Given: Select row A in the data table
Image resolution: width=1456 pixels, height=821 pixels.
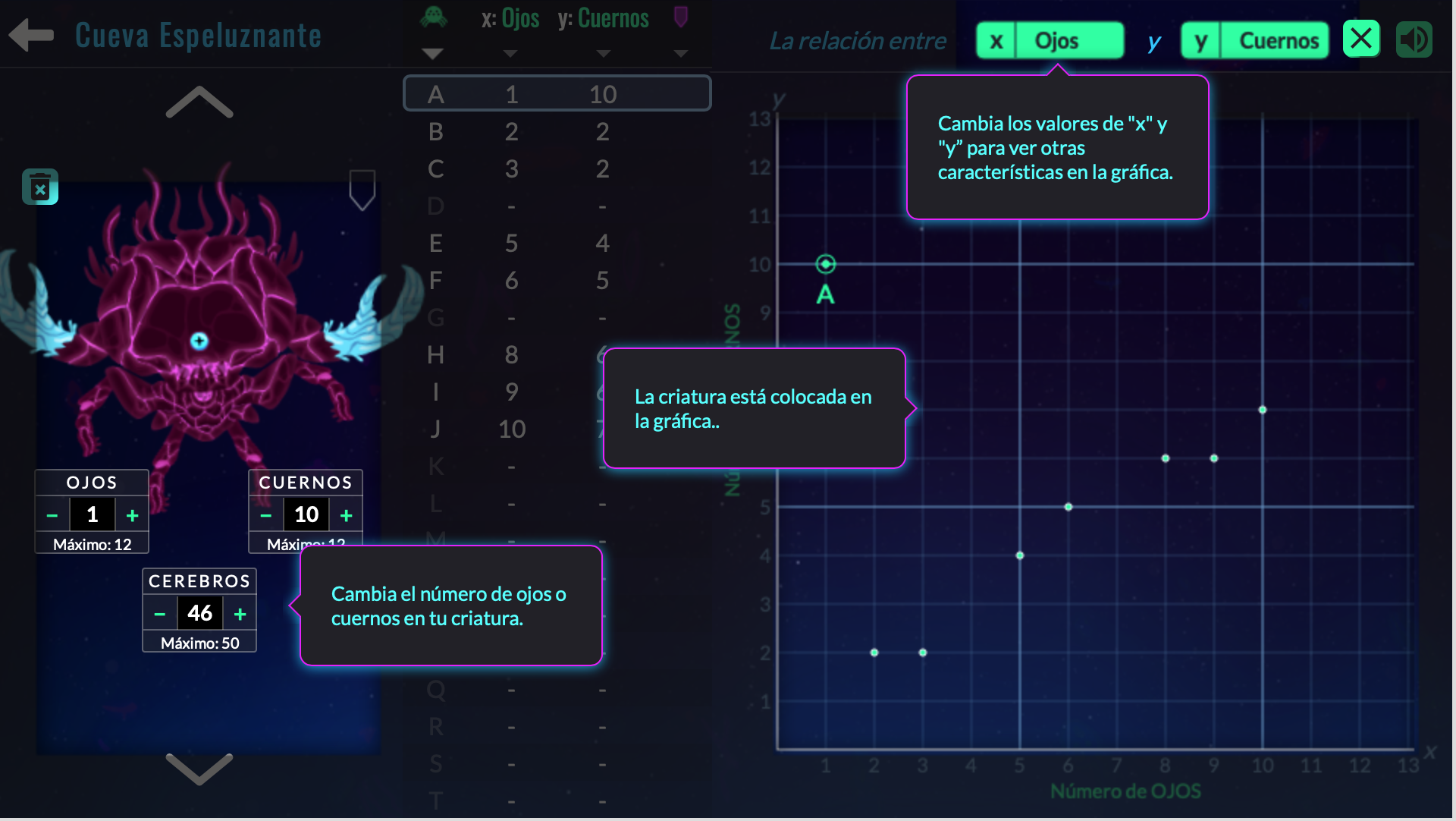Looking at the screenshot, I should (557, 93).
